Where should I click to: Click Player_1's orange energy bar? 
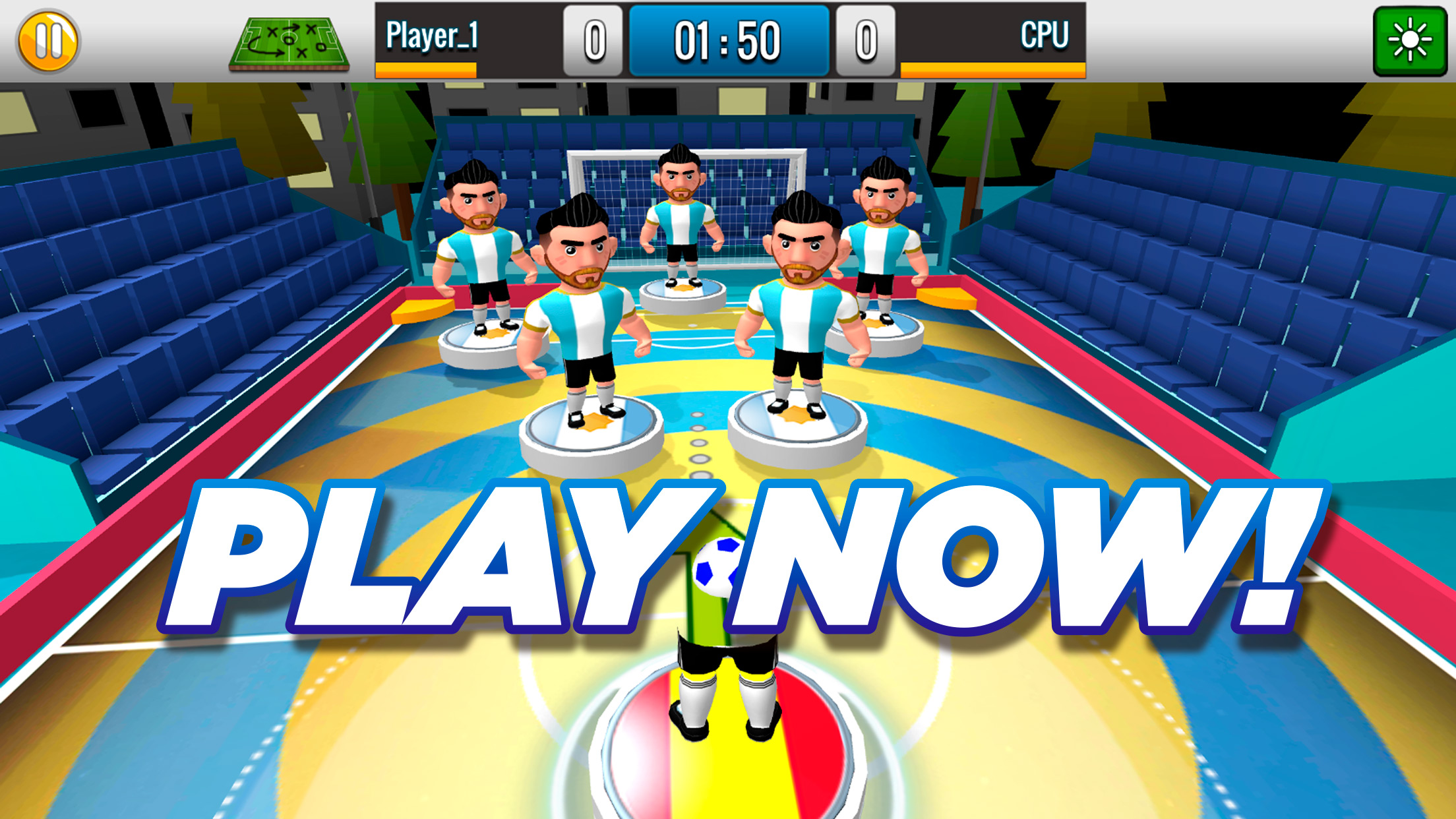(x=427, y=68)
